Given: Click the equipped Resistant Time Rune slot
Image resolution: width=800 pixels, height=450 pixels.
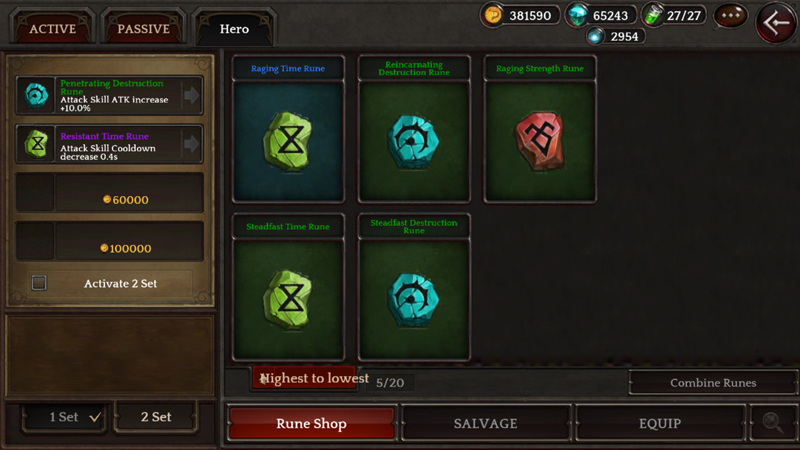Looking at the screenshot, I should [x=110, y=144].
